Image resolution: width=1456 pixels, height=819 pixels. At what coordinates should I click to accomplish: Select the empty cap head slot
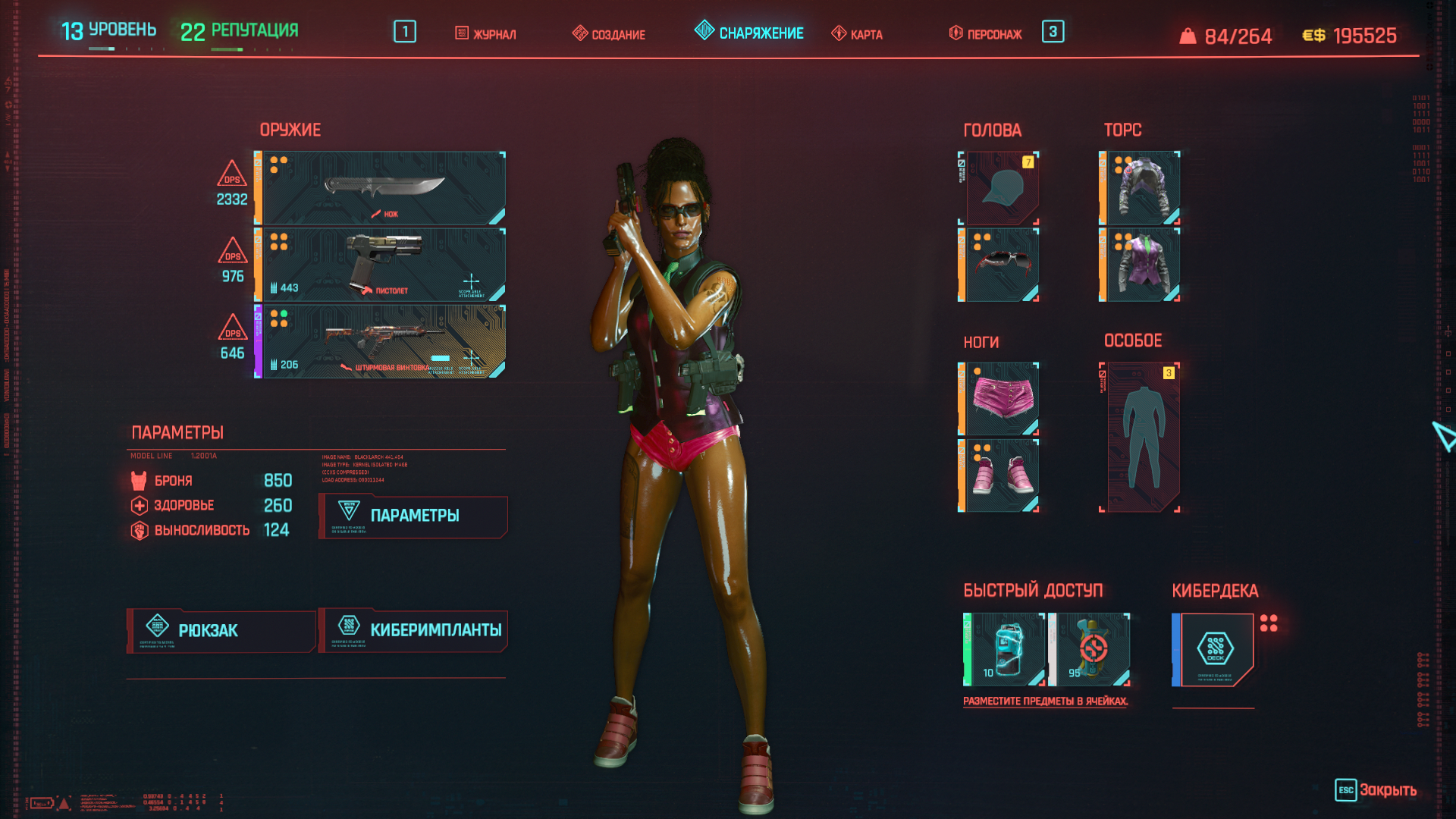pos(1001,188)
